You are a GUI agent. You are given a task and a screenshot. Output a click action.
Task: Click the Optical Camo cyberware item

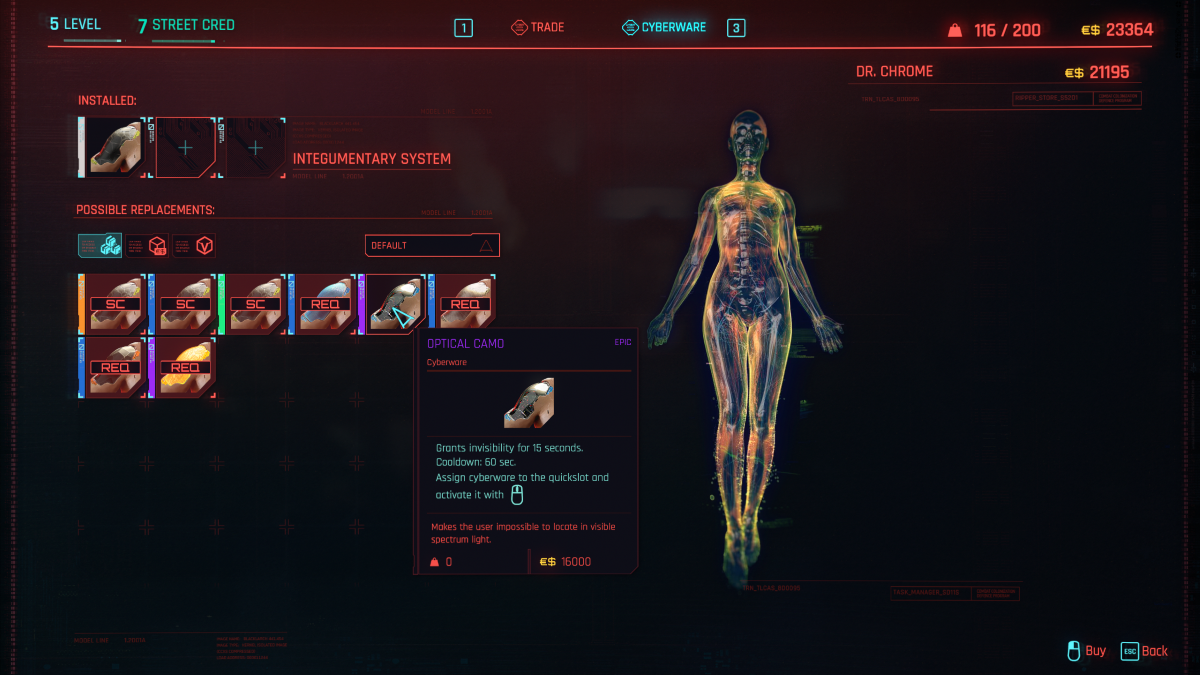394,304
